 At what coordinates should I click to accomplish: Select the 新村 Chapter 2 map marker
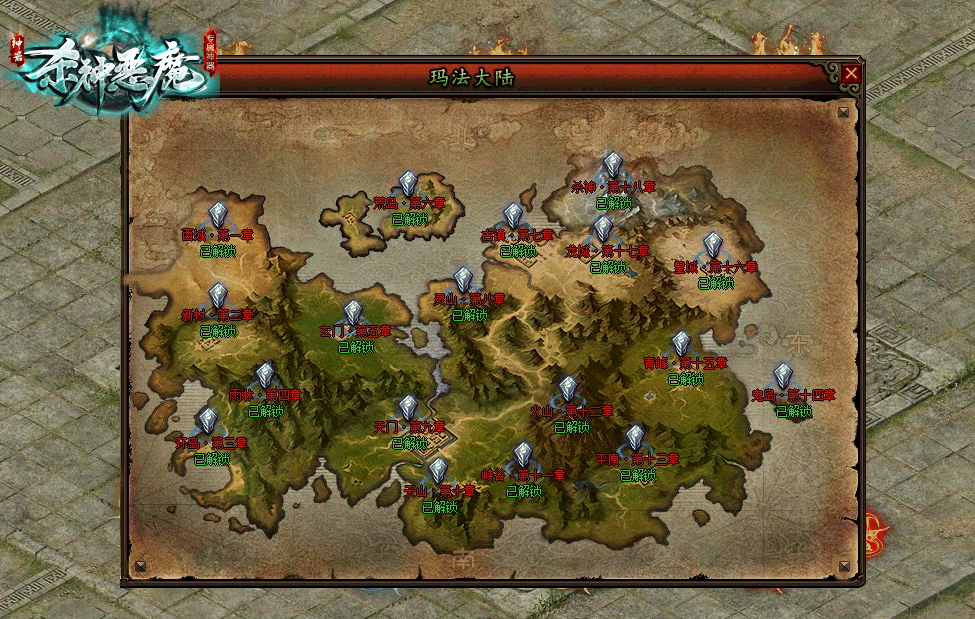(x=218, y=296)
